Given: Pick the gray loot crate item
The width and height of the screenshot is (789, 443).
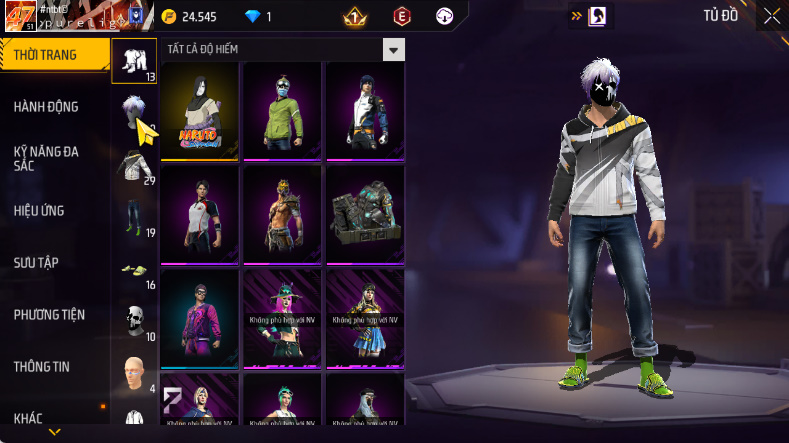Looking at the screenshot, I should pos(365,213).
